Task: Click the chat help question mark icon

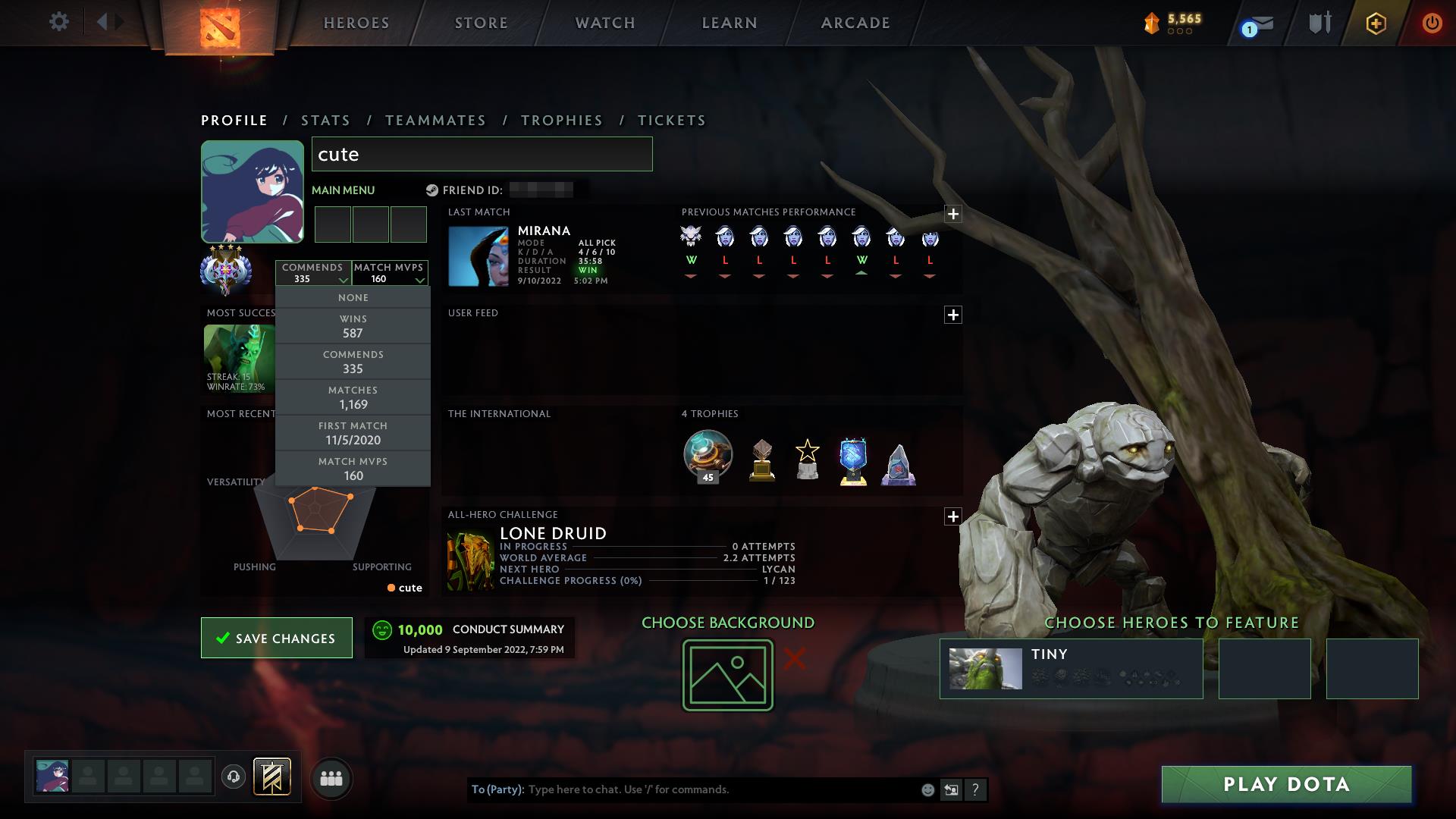Action: point(975,789)
